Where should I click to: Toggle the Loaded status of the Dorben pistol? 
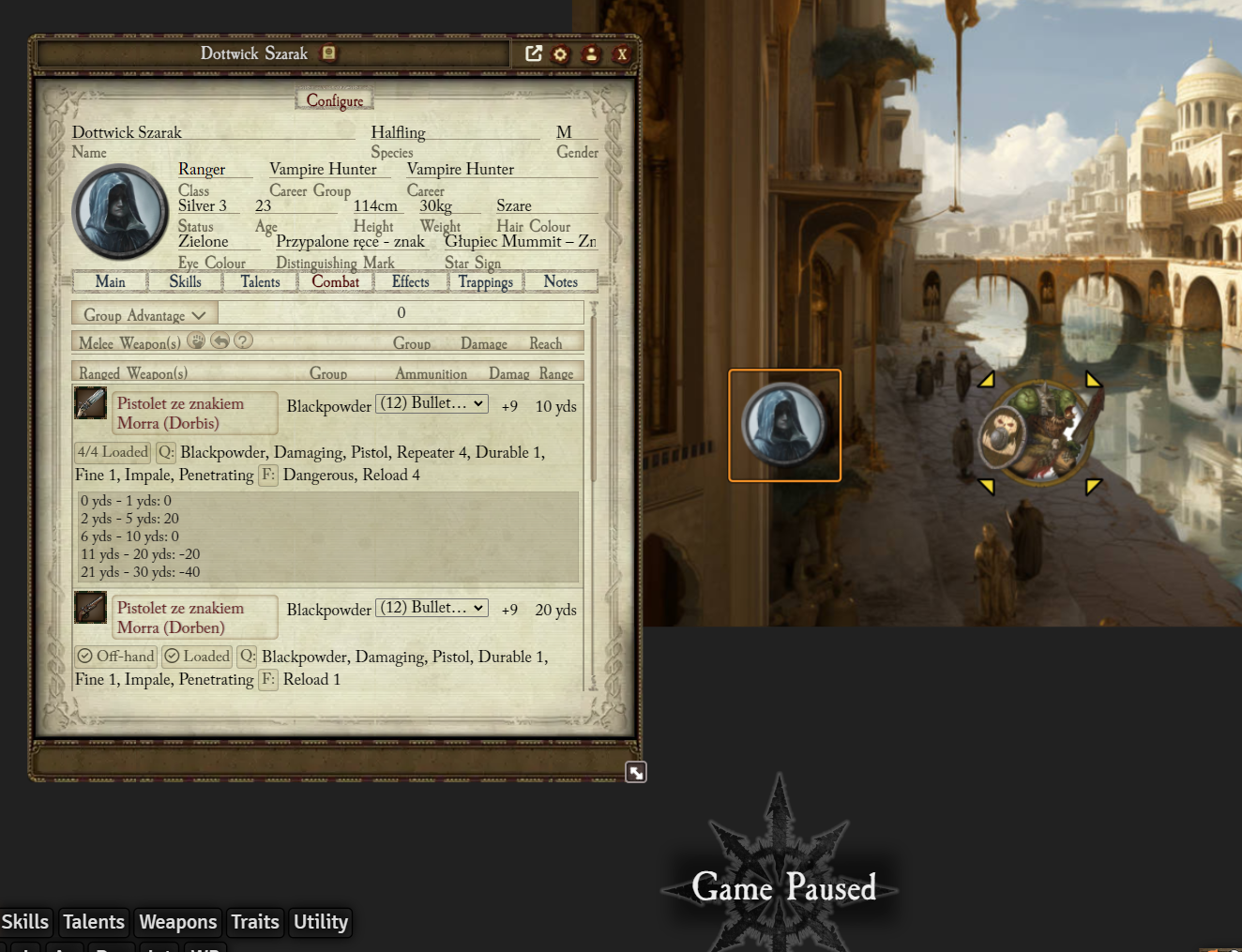[x=196, y=656]
